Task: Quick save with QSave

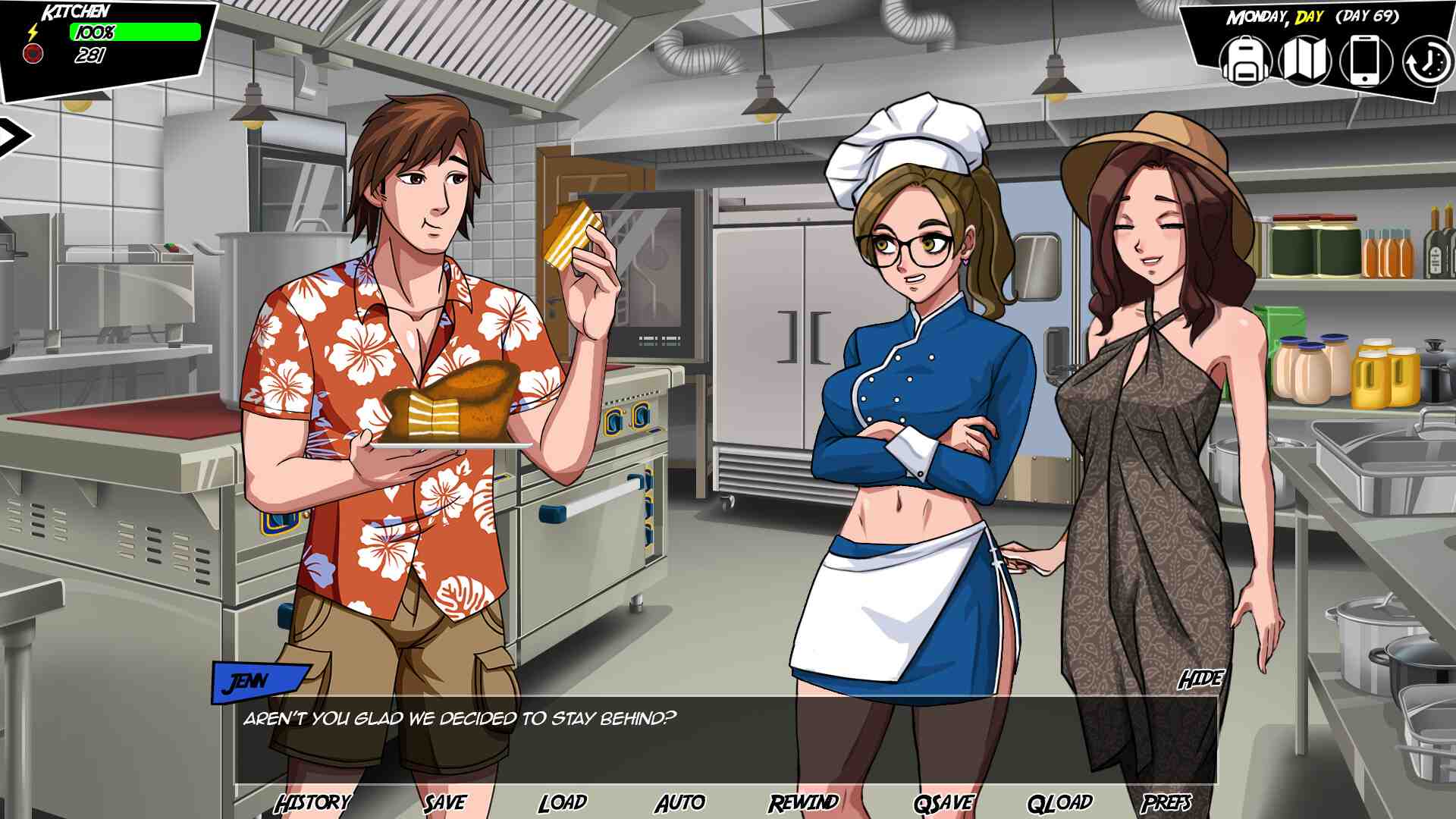Action: pyautogui.click(x=943, y=802)
